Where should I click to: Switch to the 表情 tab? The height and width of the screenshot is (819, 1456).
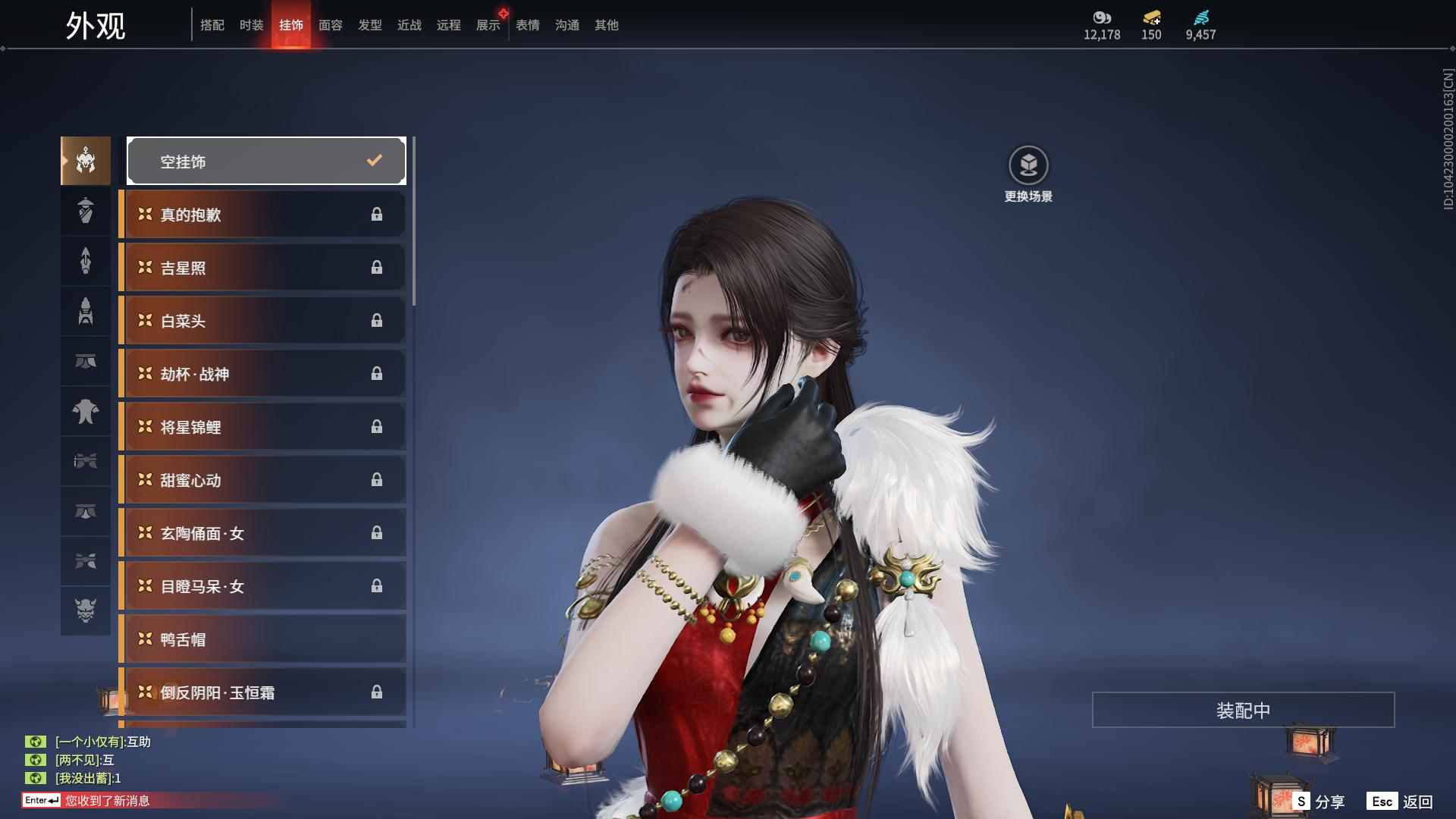(x=527, y=25)
